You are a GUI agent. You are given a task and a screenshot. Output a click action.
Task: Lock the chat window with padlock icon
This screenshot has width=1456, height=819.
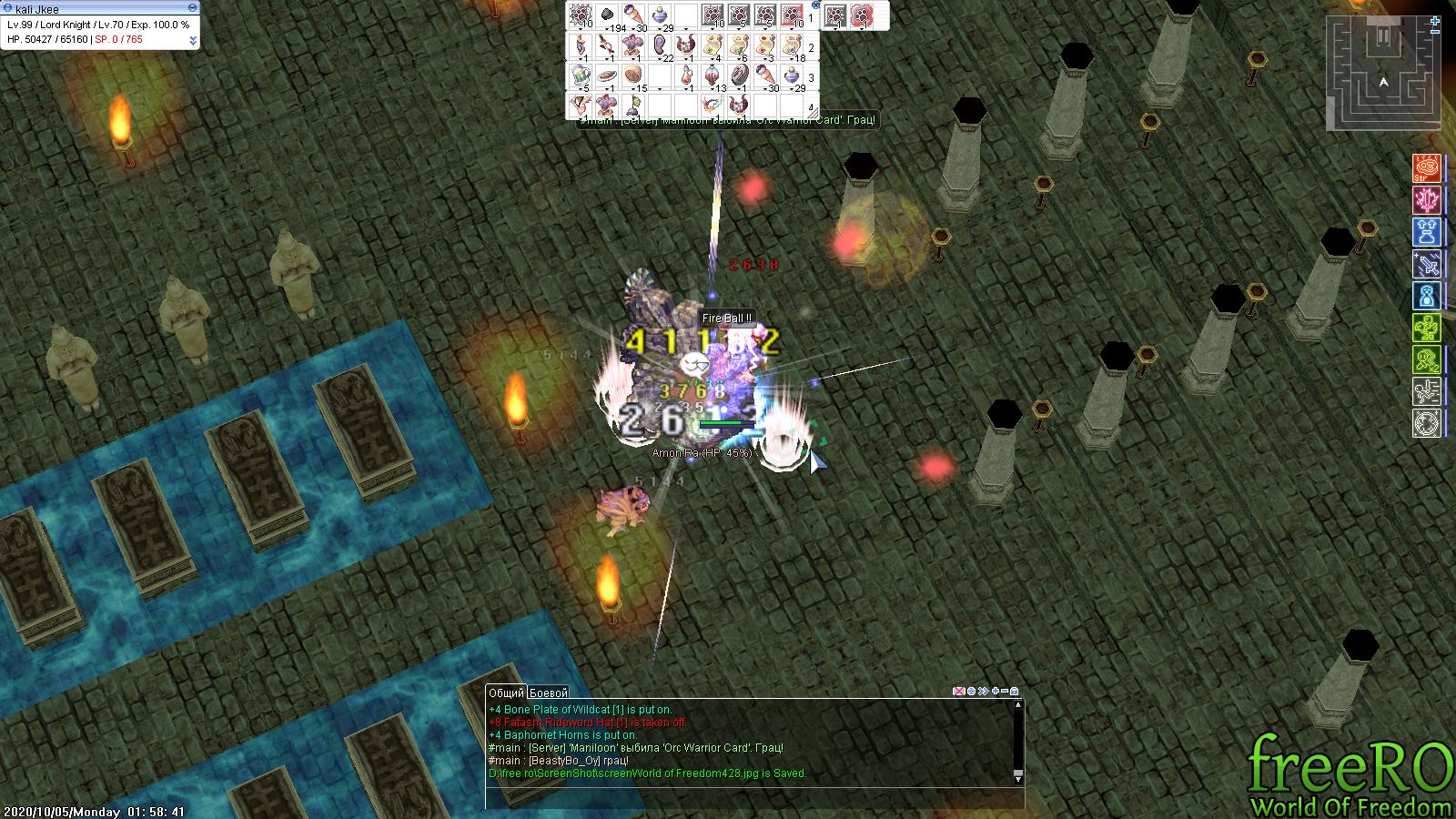click(x=1015, y=692)
